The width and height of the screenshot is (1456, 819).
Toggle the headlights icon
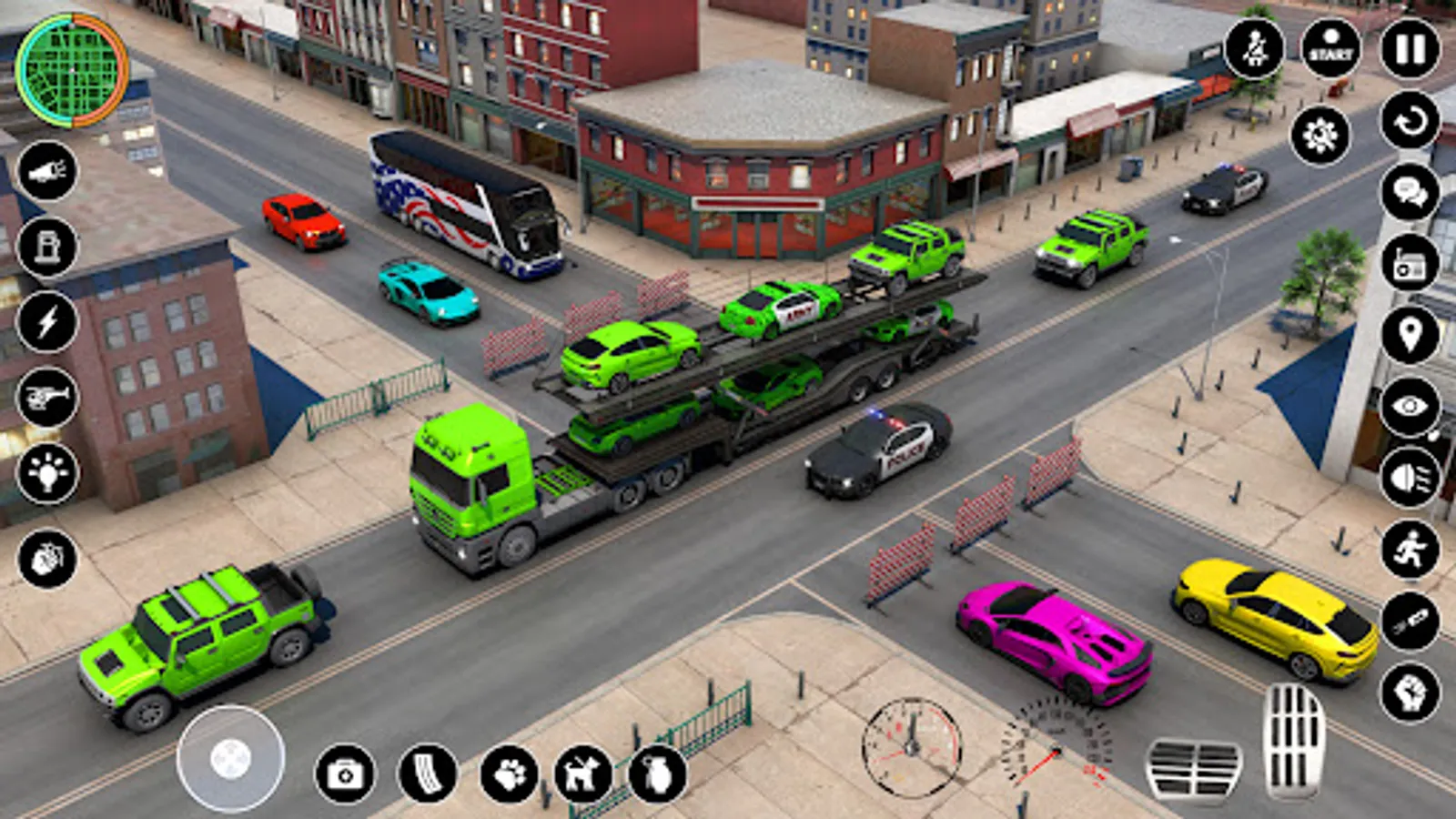click(x=1410, y=478)
